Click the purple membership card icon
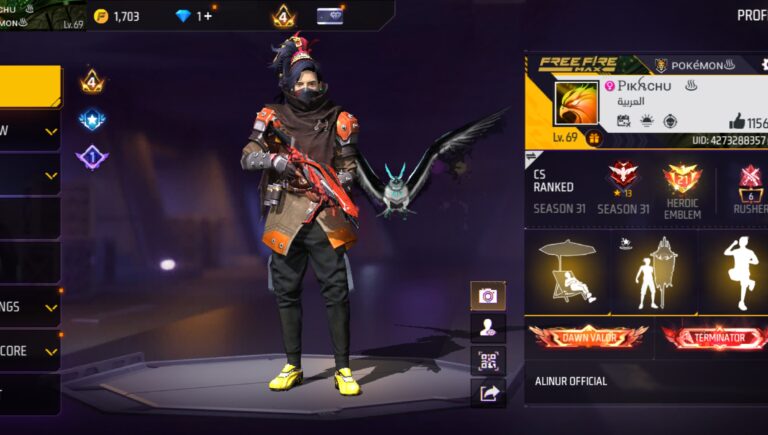This screenshot has width=768, height=435. pyautogui.click(x=329, y=16)
